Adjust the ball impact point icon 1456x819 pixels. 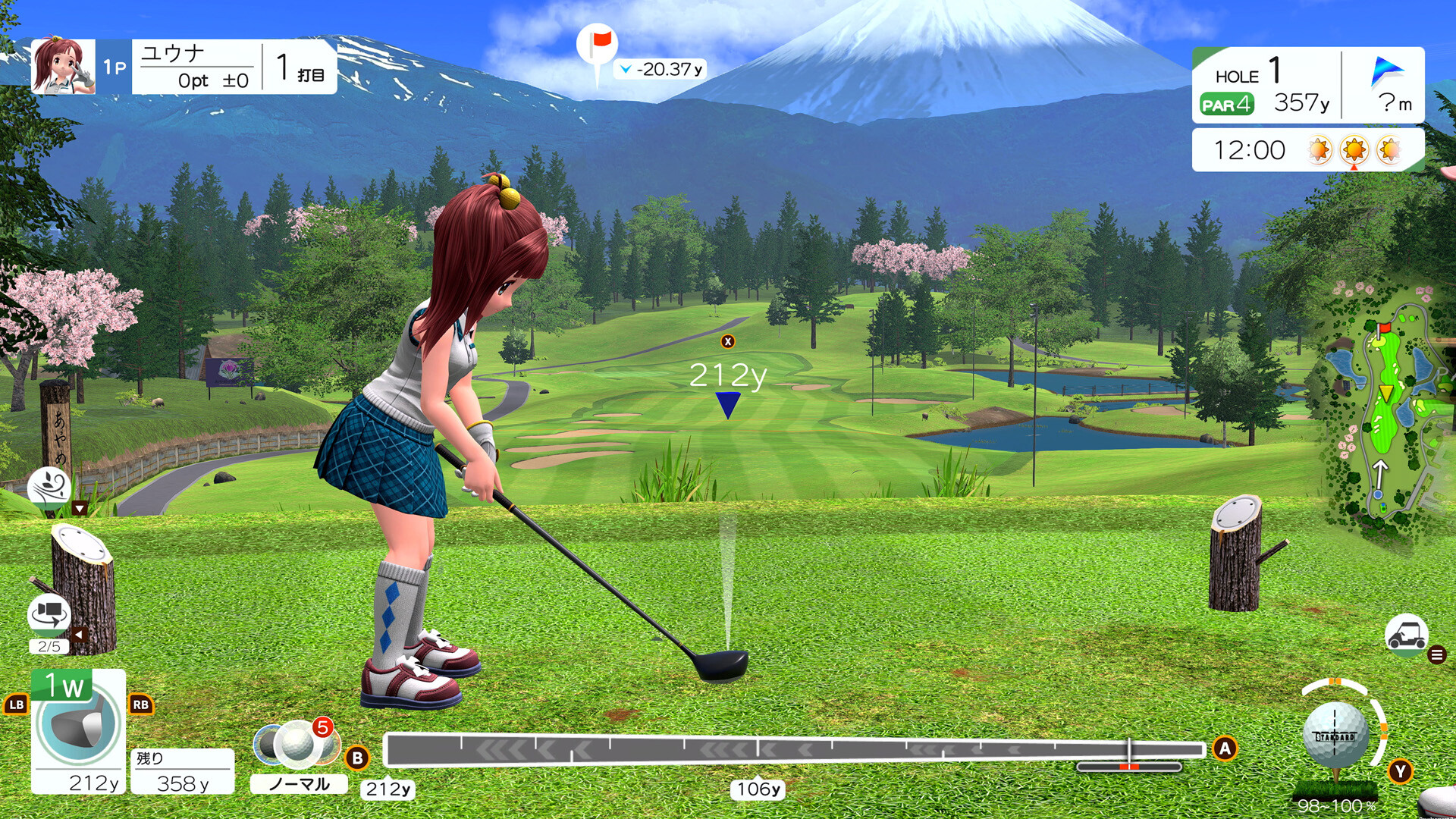pos(1336,736)
